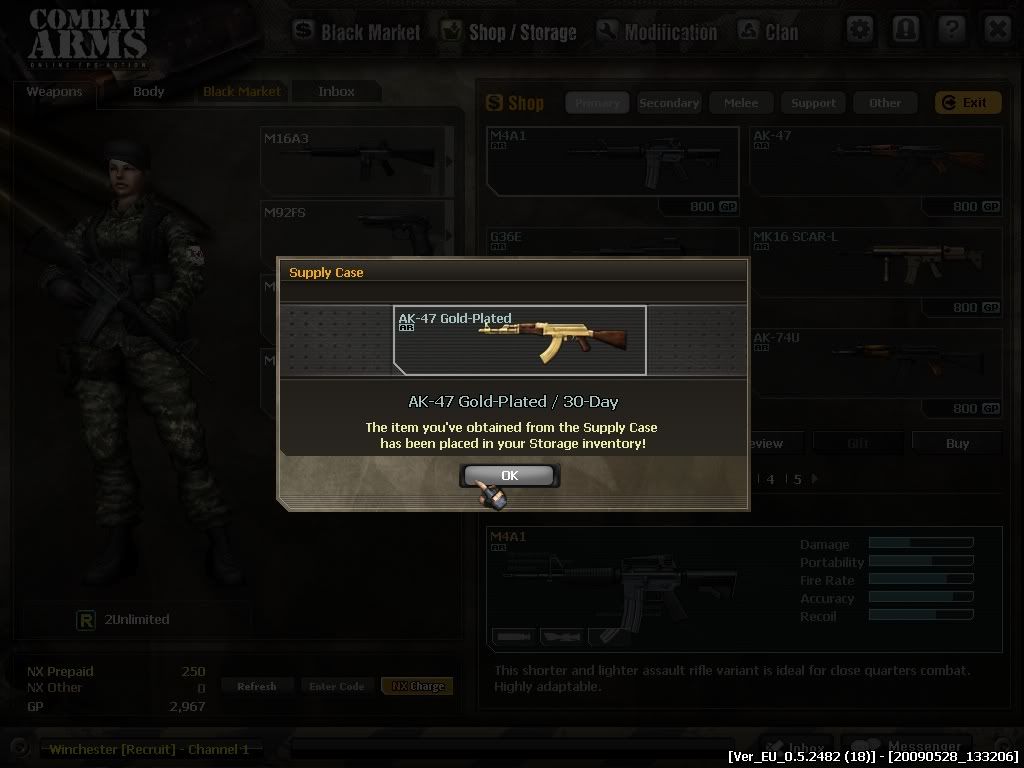Screen dimensions: 1024x768
Task: Switch to the Body tab
Action: 148,92
